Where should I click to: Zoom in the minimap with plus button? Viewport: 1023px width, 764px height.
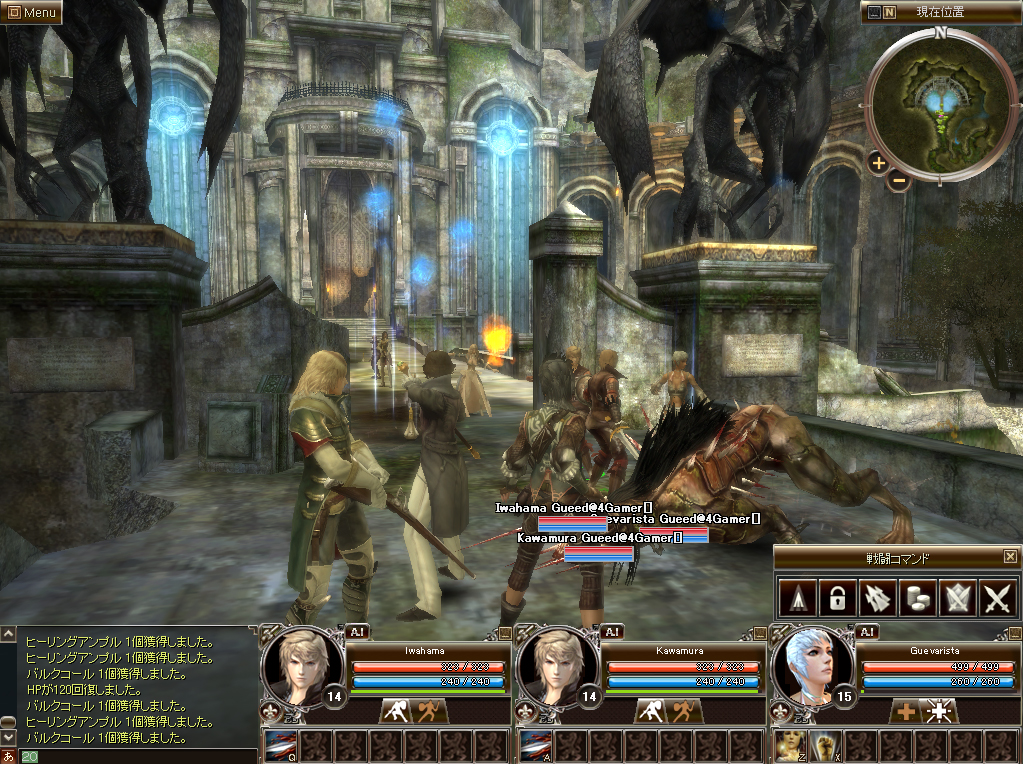[878, 162]
